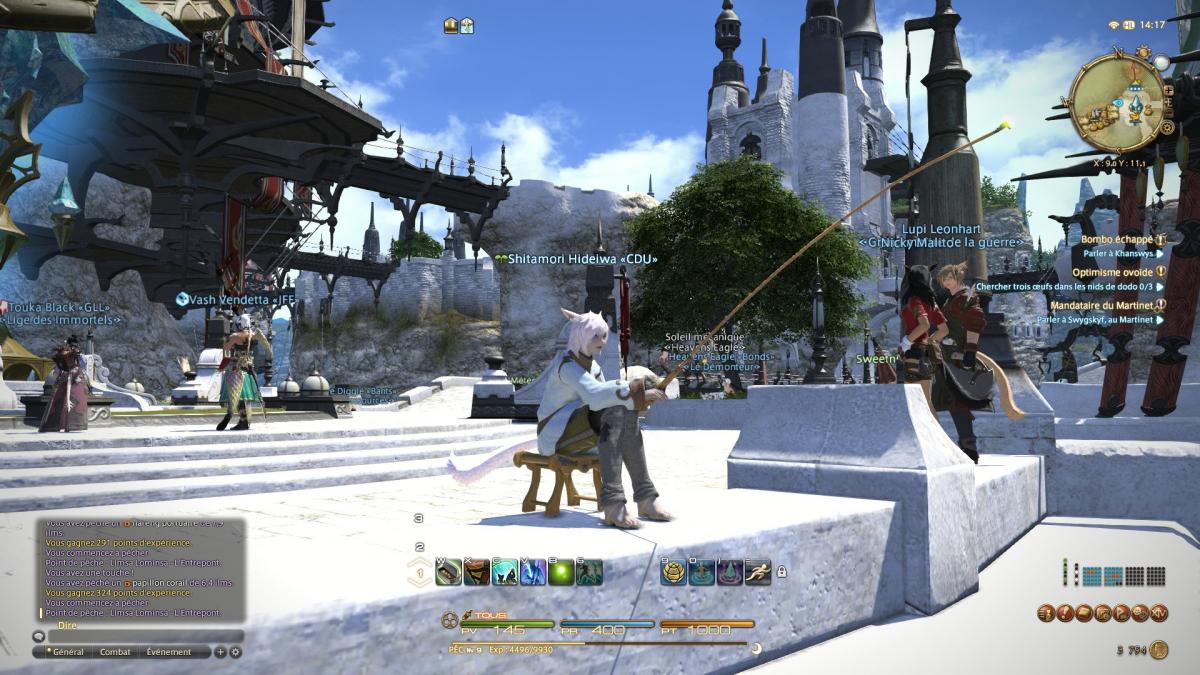
Task: Cycle hotbar number up with the arrow
Action: [420, 562]
